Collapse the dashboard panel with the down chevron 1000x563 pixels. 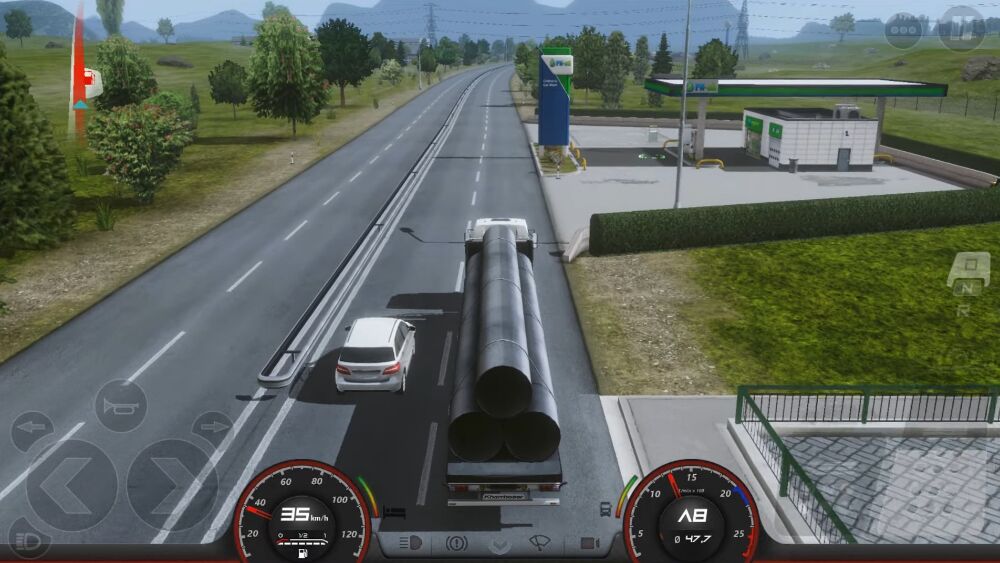point(500,545)
